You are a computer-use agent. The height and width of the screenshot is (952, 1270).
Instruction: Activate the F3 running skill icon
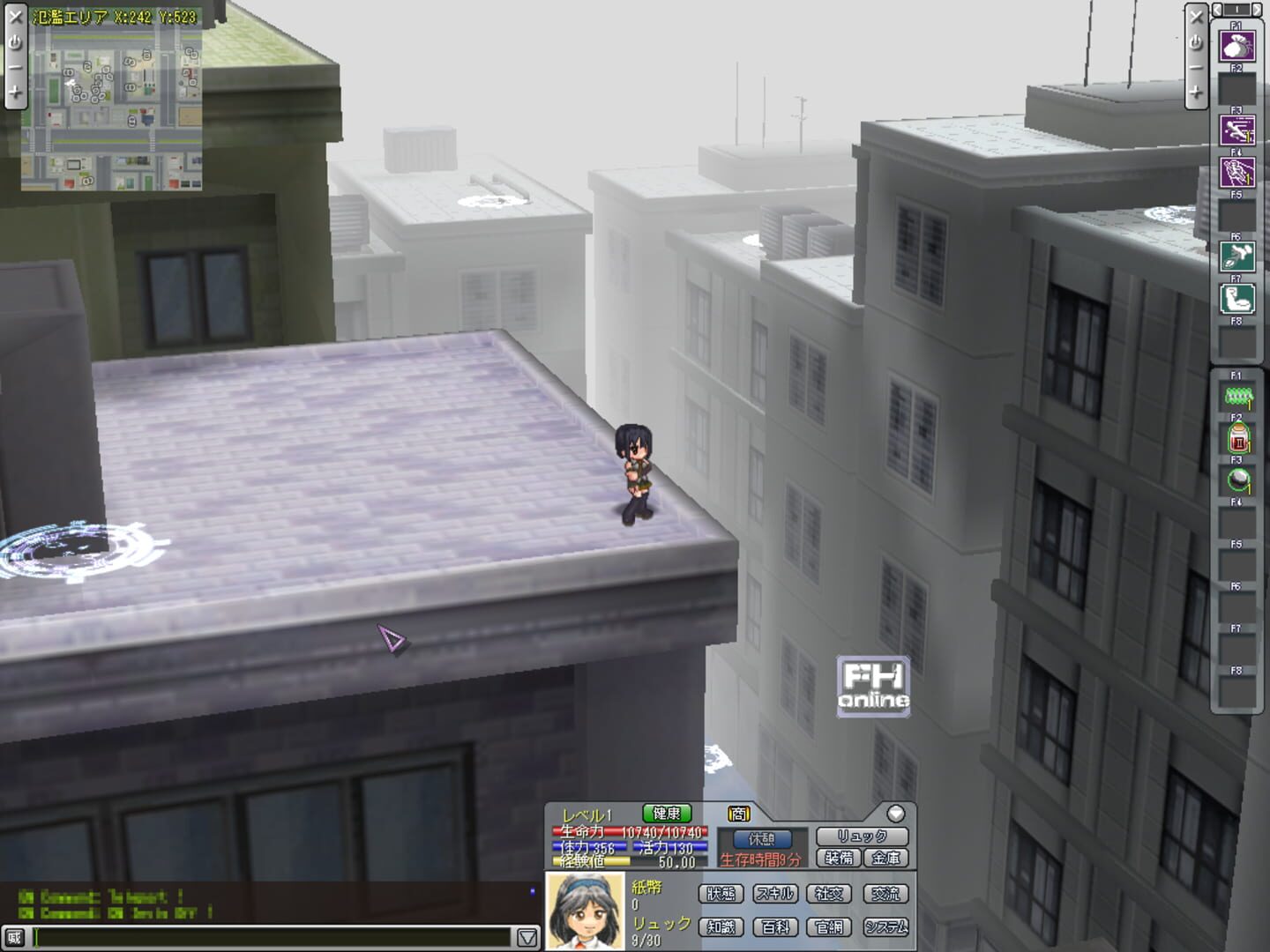(1237, 130)
